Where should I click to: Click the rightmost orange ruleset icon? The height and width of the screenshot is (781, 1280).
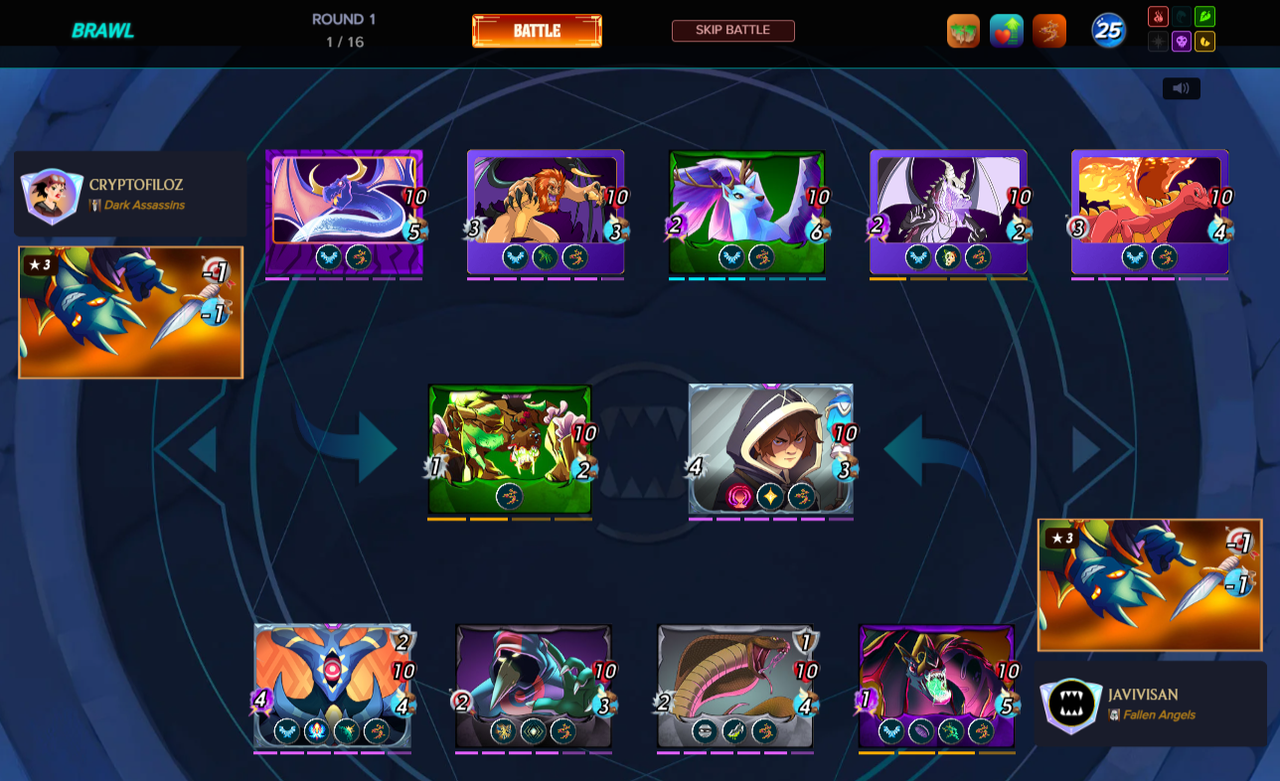coord(1049,30)
